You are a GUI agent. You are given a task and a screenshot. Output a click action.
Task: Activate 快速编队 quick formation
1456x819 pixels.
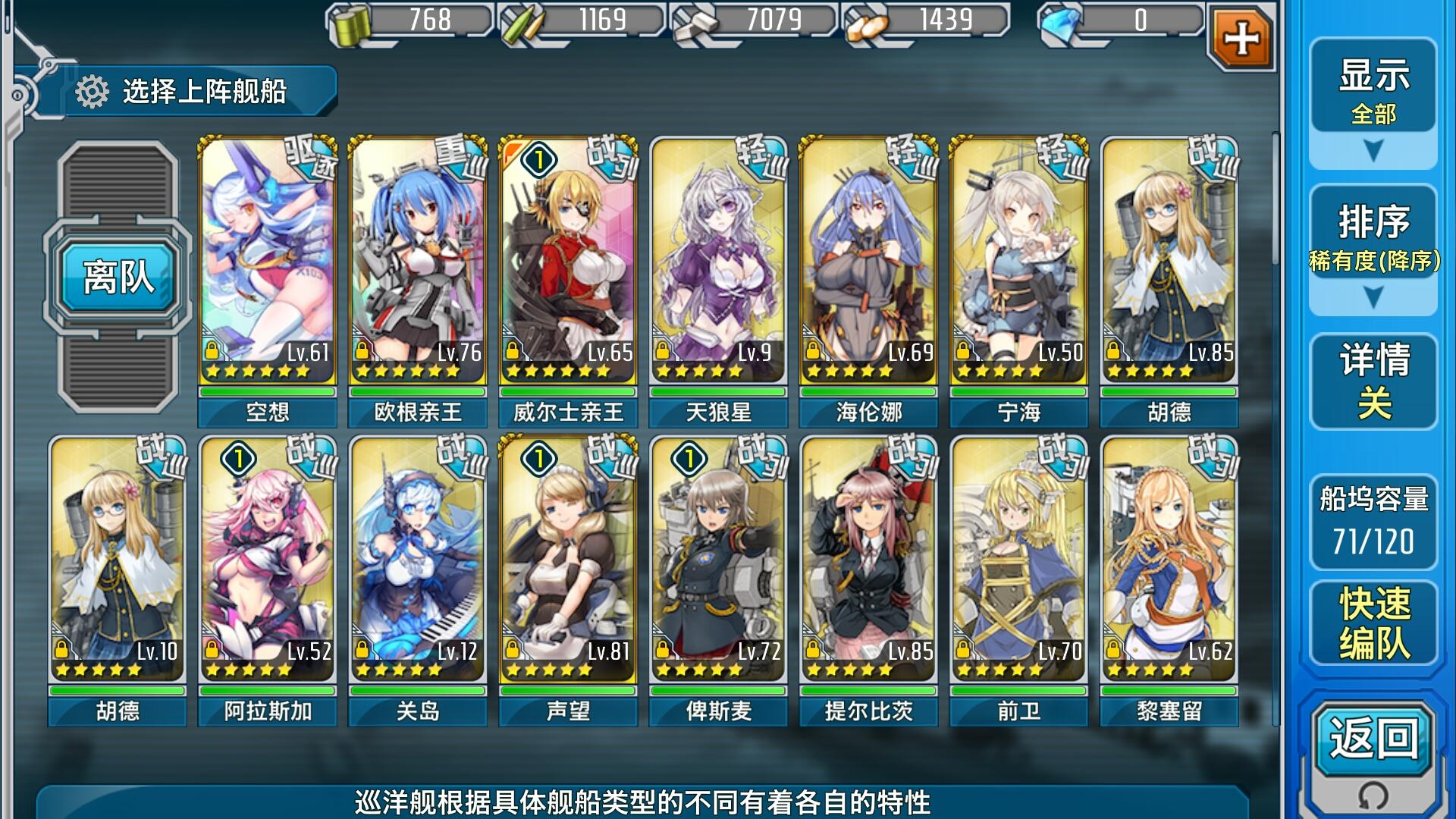click(1373, 623)
